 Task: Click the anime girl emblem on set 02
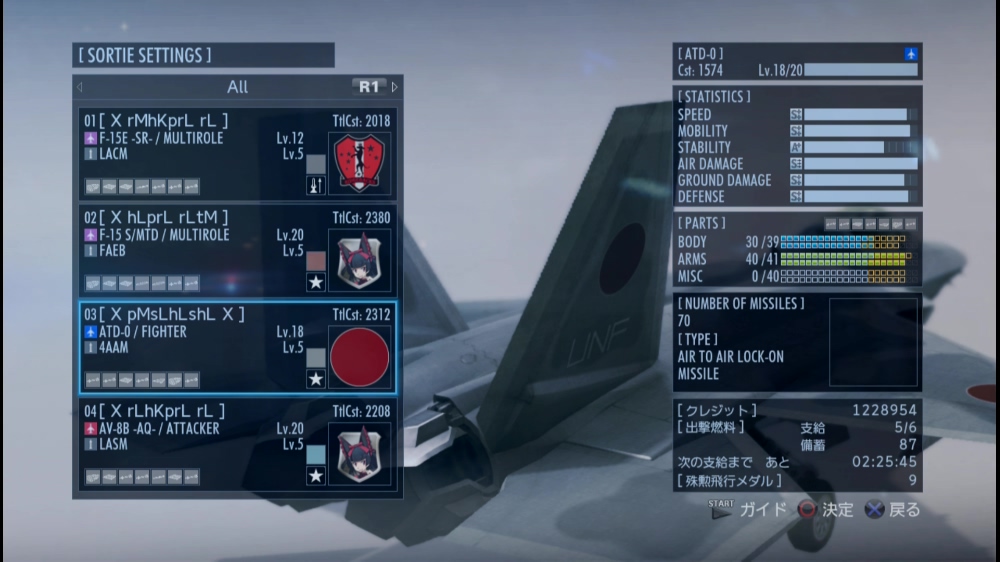click(x=359, y=260)
